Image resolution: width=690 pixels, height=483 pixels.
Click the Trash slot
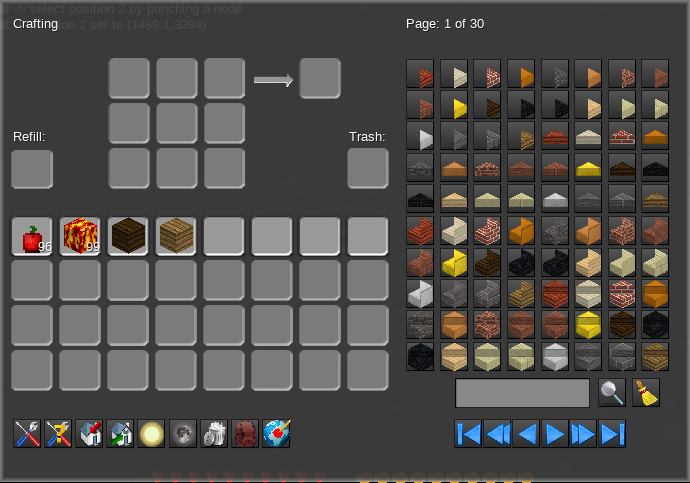pos(368,168)
